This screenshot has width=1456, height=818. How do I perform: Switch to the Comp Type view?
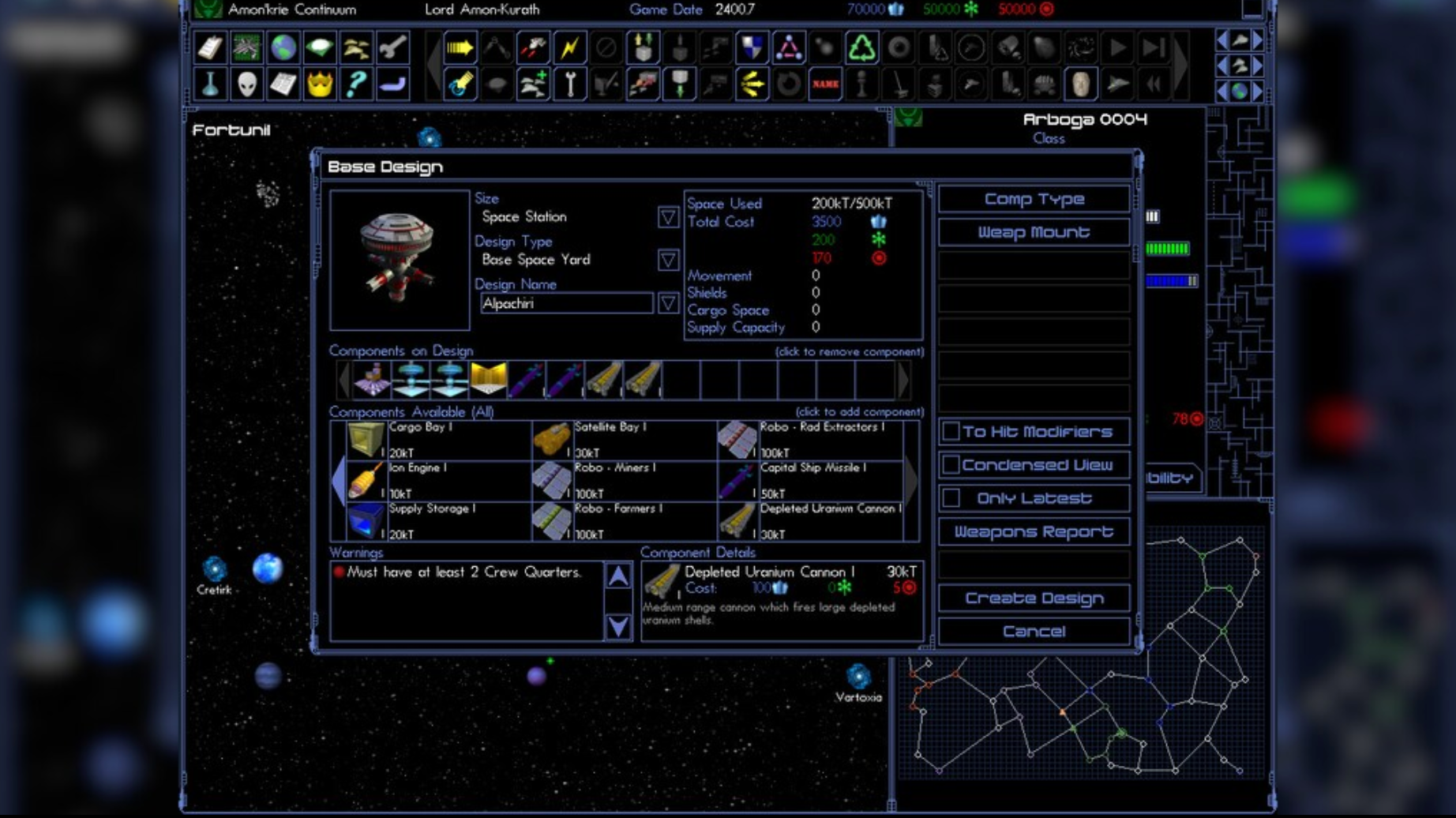click(x=1033, y=199)
